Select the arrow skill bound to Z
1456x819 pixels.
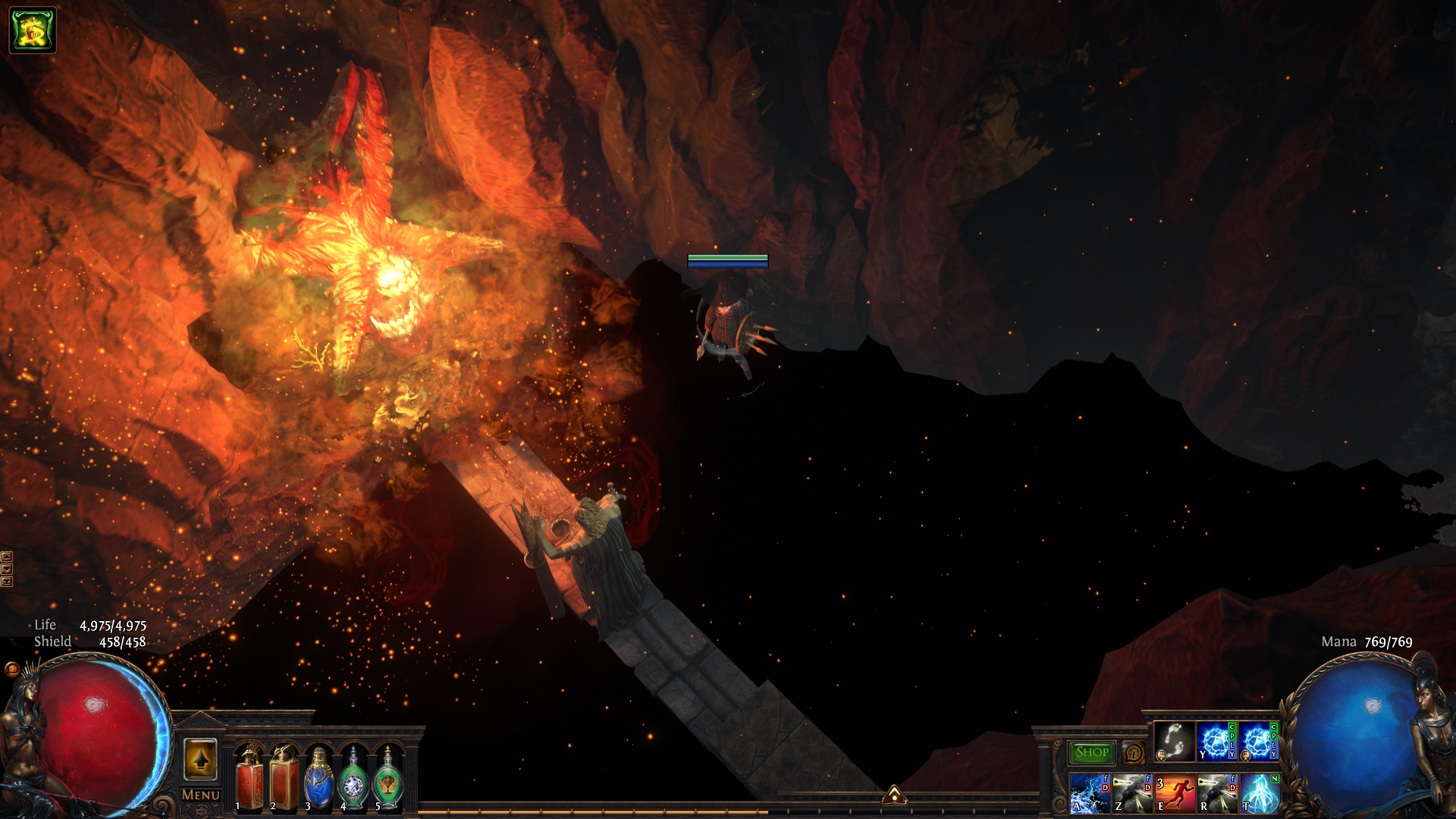(x=1132, y=793)
